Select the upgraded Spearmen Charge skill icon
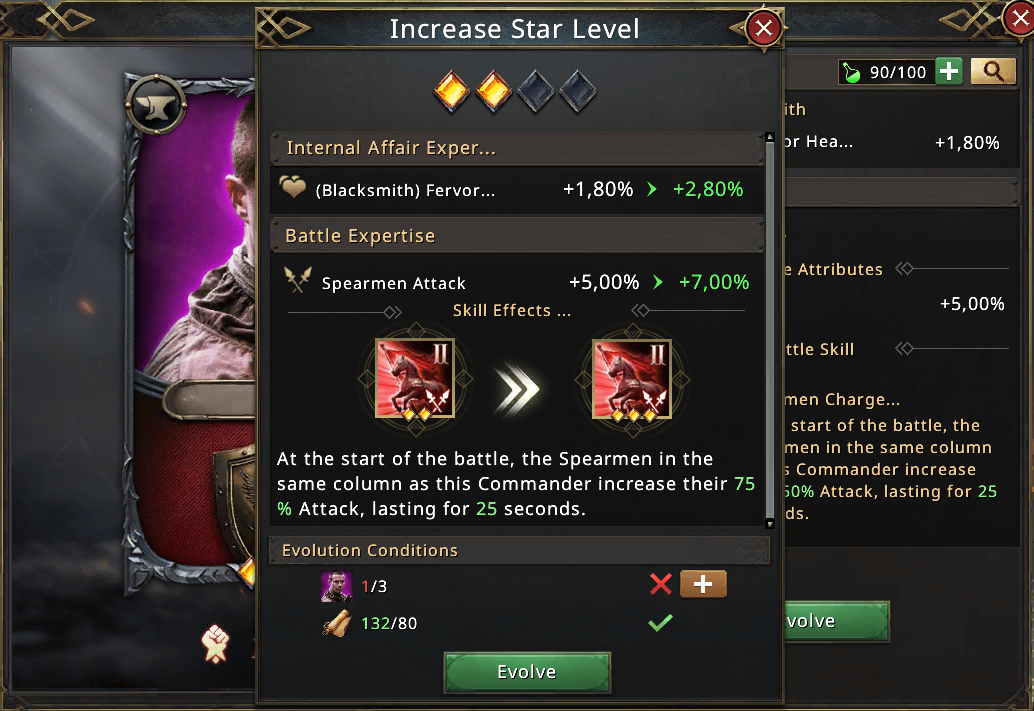 tap(632, 378)
